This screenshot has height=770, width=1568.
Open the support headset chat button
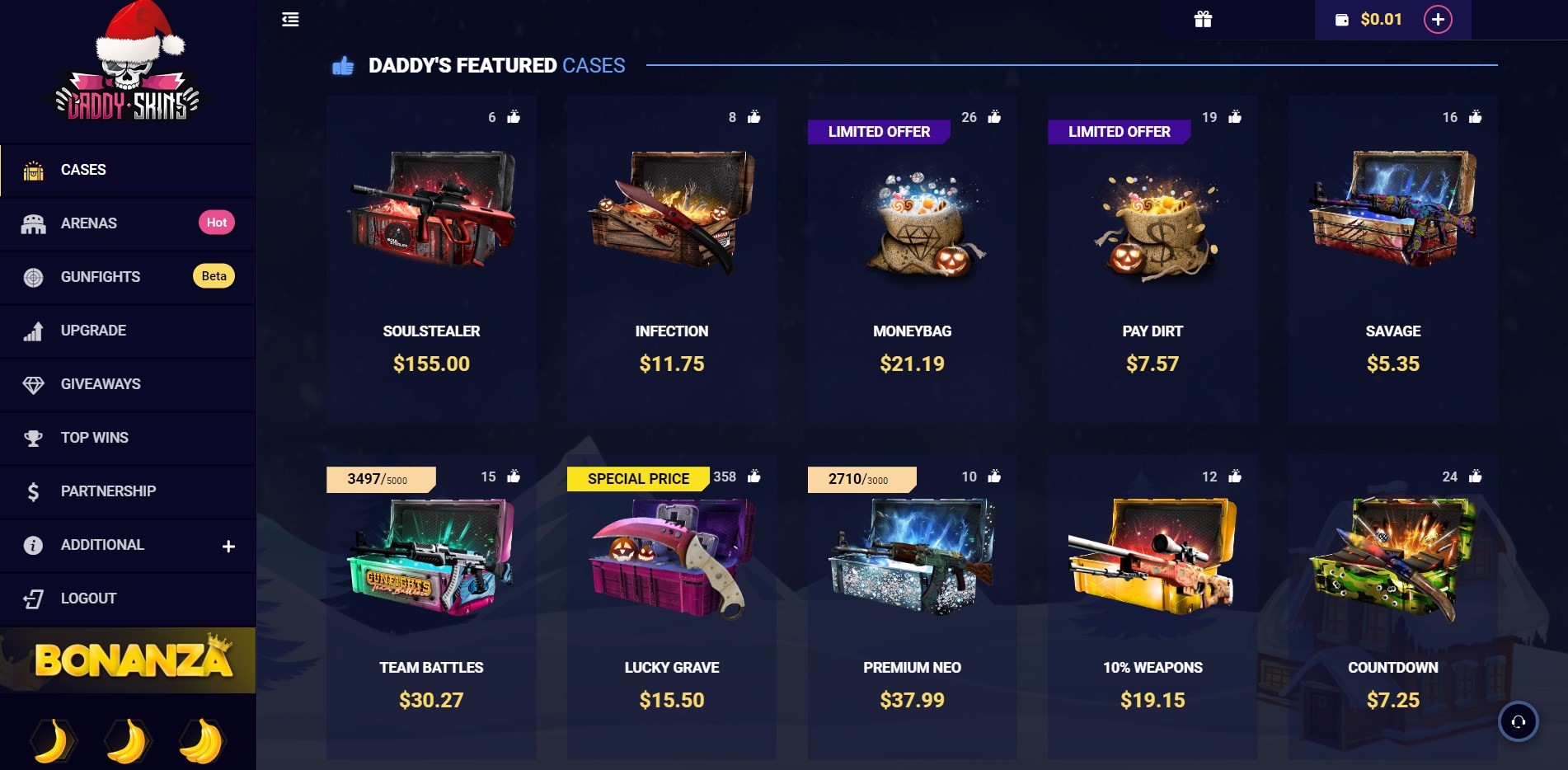[1518, 721]
